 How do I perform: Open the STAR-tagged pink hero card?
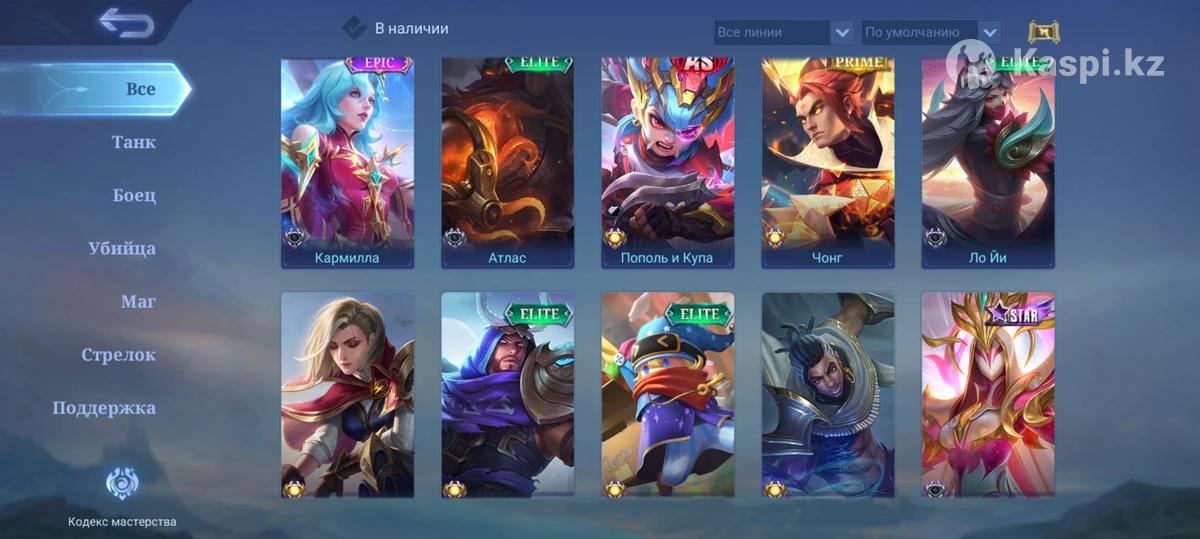(988, 395)
